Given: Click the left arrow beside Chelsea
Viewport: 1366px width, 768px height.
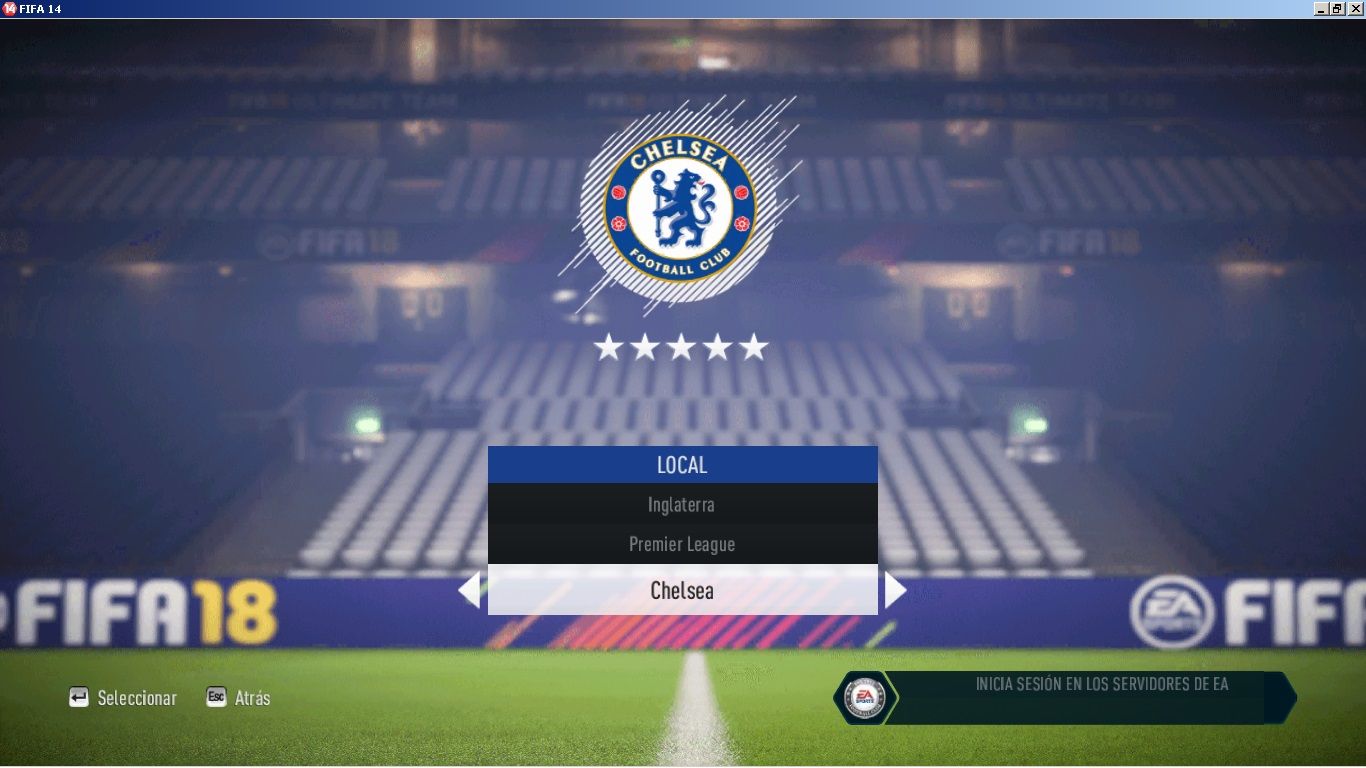Looking at the screenshot, I should 469,590.
